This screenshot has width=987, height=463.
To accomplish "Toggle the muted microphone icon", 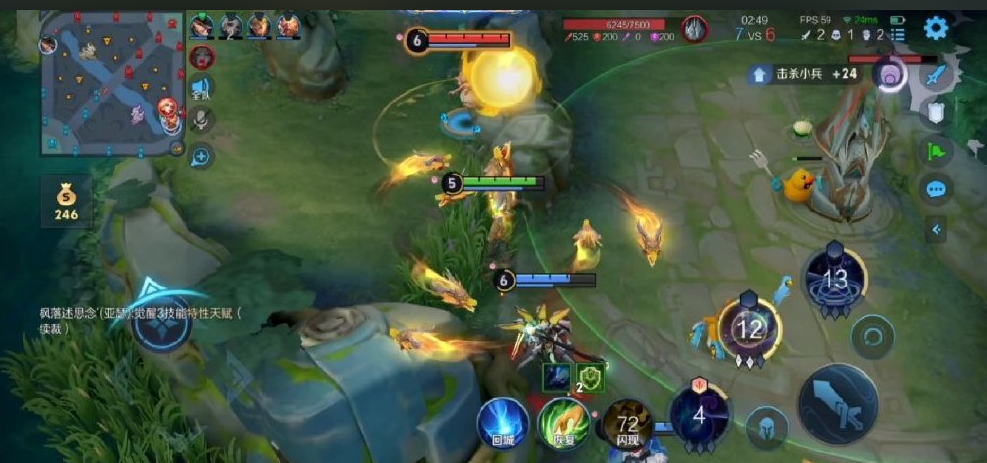I will pyautogui.click(x=201, y=120).
